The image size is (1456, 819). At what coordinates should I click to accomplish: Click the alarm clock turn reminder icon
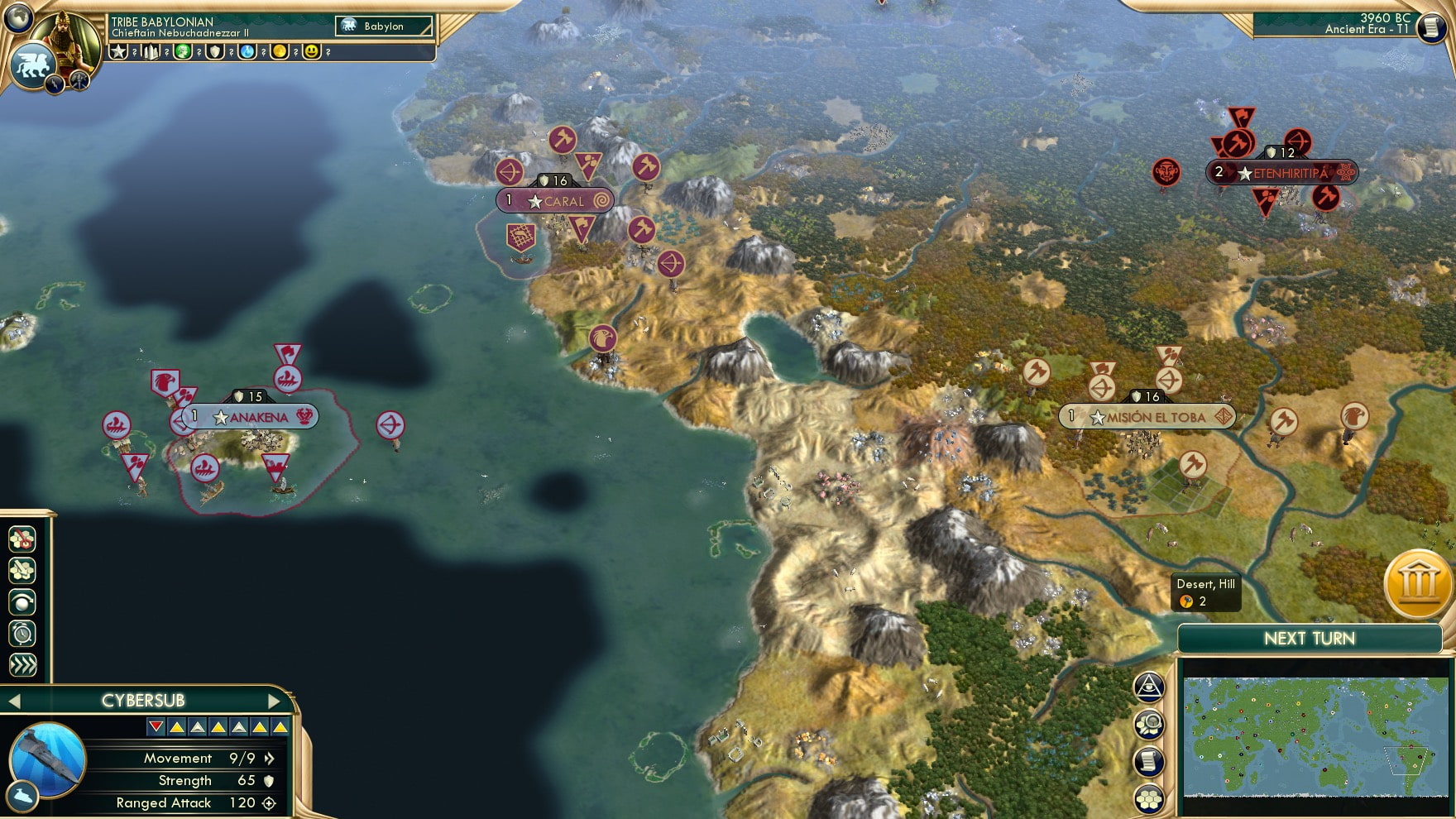coord(23,632)
